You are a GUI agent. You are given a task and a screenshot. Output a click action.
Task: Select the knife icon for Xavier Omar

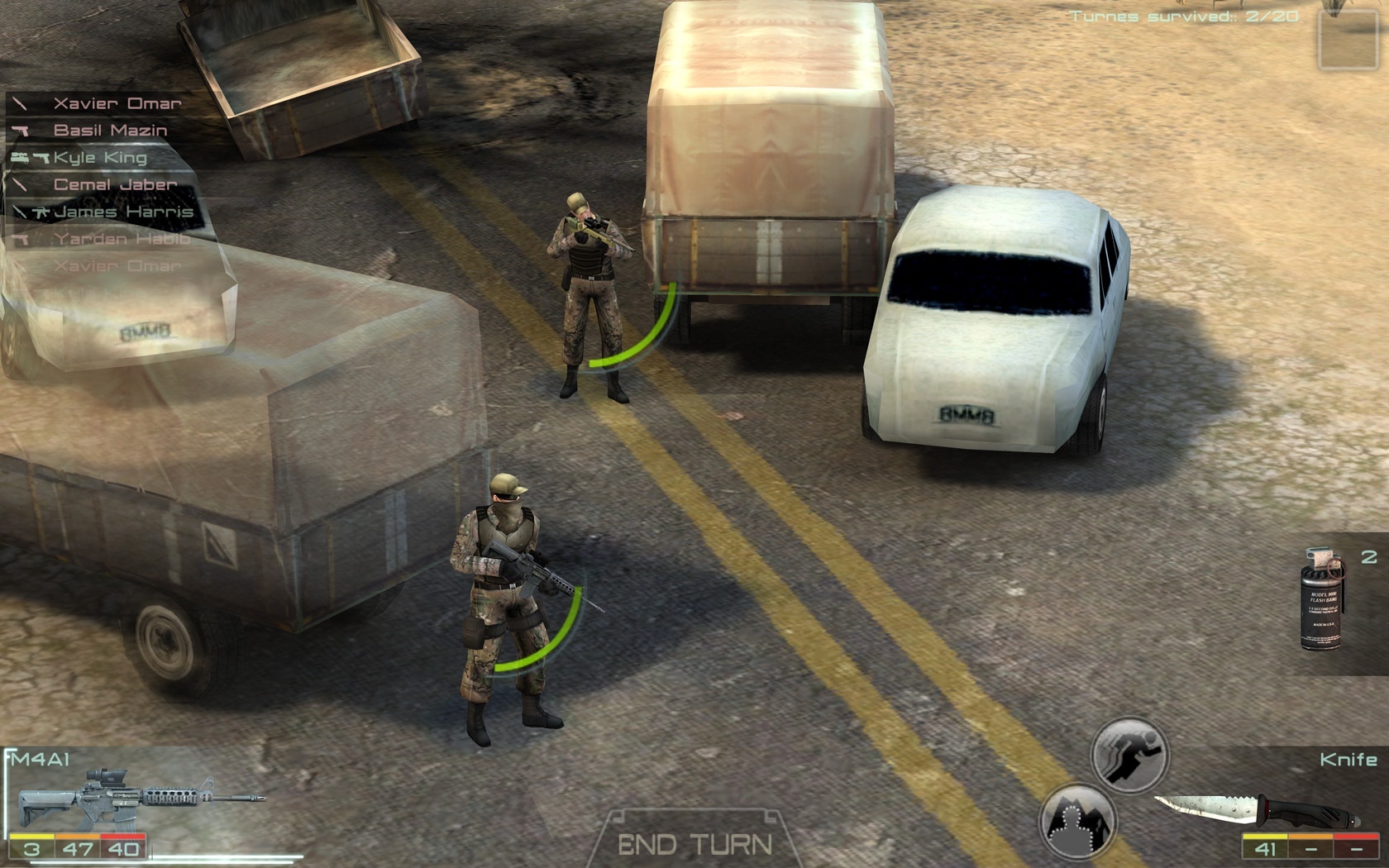click(x=20, y=104)
